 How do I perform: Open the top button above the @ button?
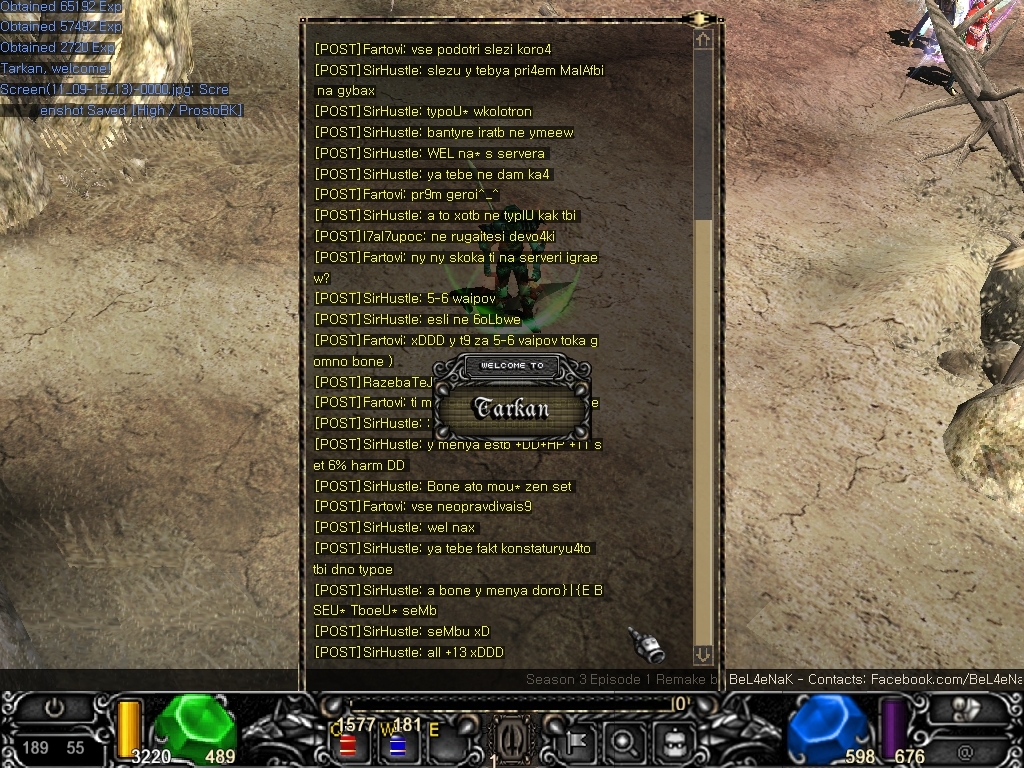tap(964, 708)
